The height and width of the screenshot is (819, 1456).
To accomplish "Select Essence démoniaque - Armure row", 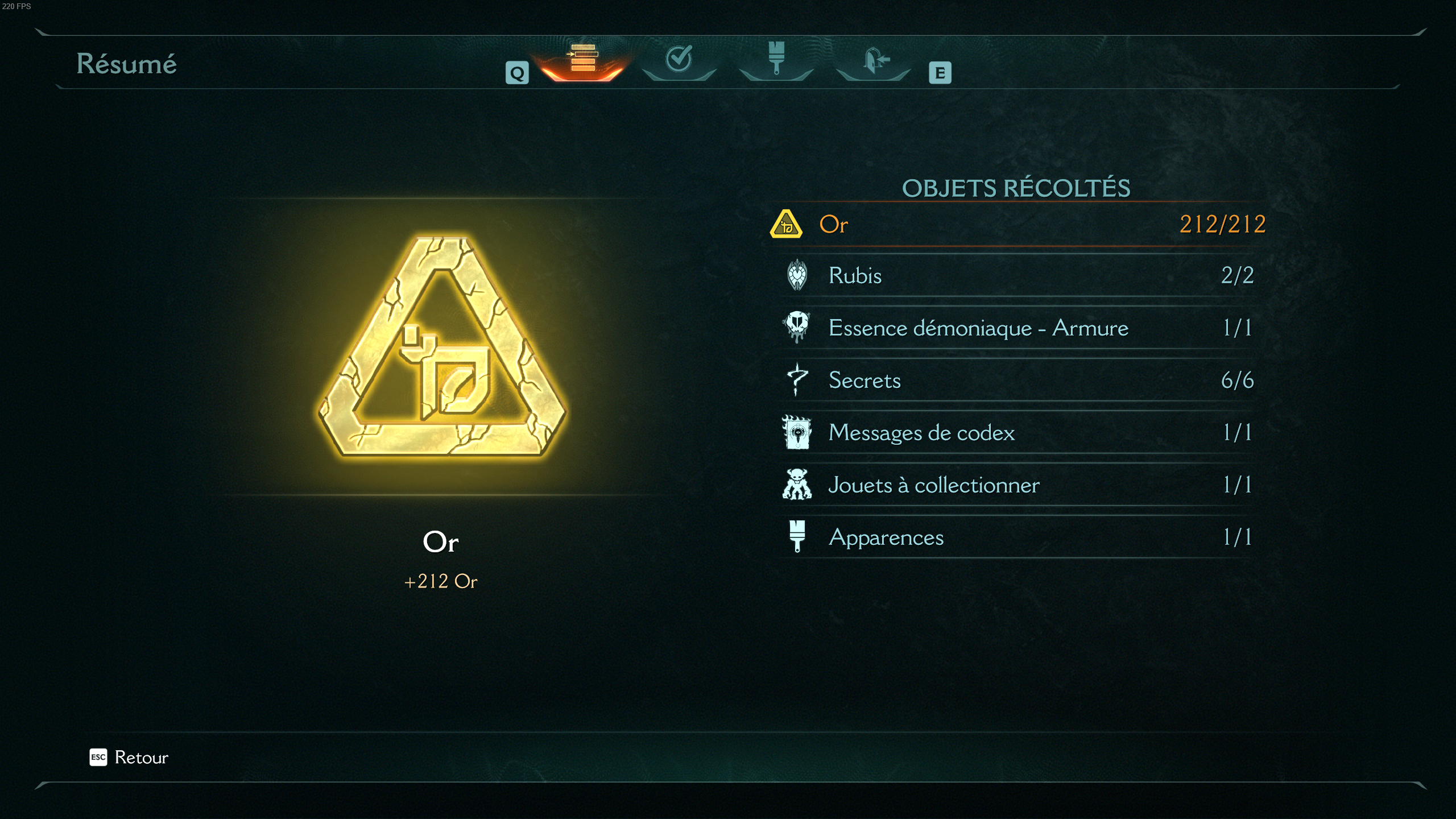I will click(x=1017, y=328).
